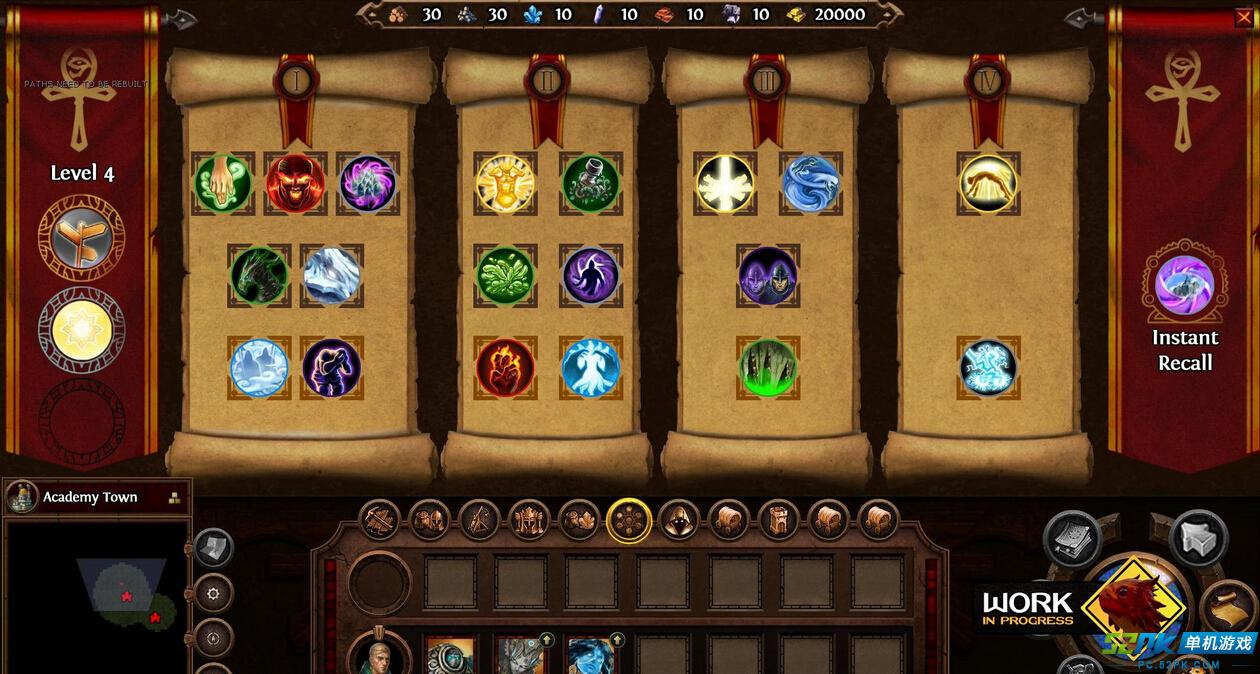Screen dimensions: 1260x674
Task: Select the blue water swirl spell
Action: point(810,184)
